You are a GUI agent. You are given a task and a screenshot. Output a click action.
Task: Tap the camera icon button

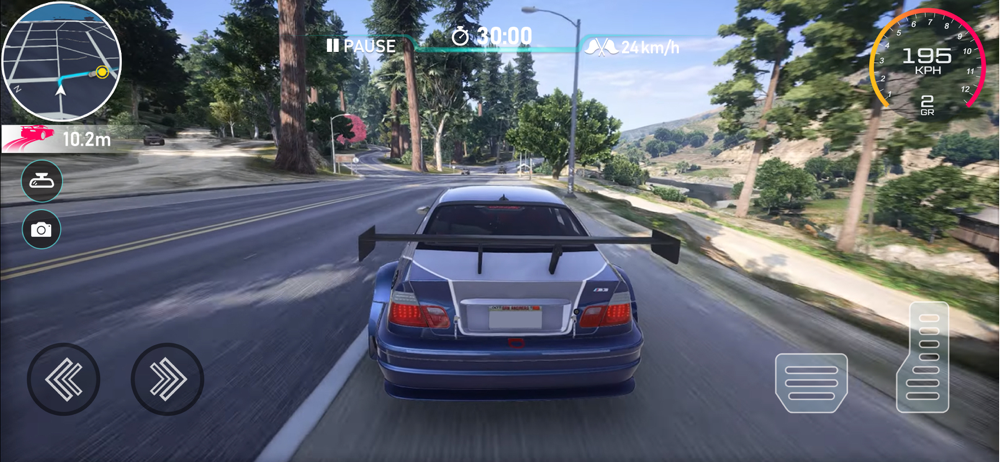click(x=42, y=229)
